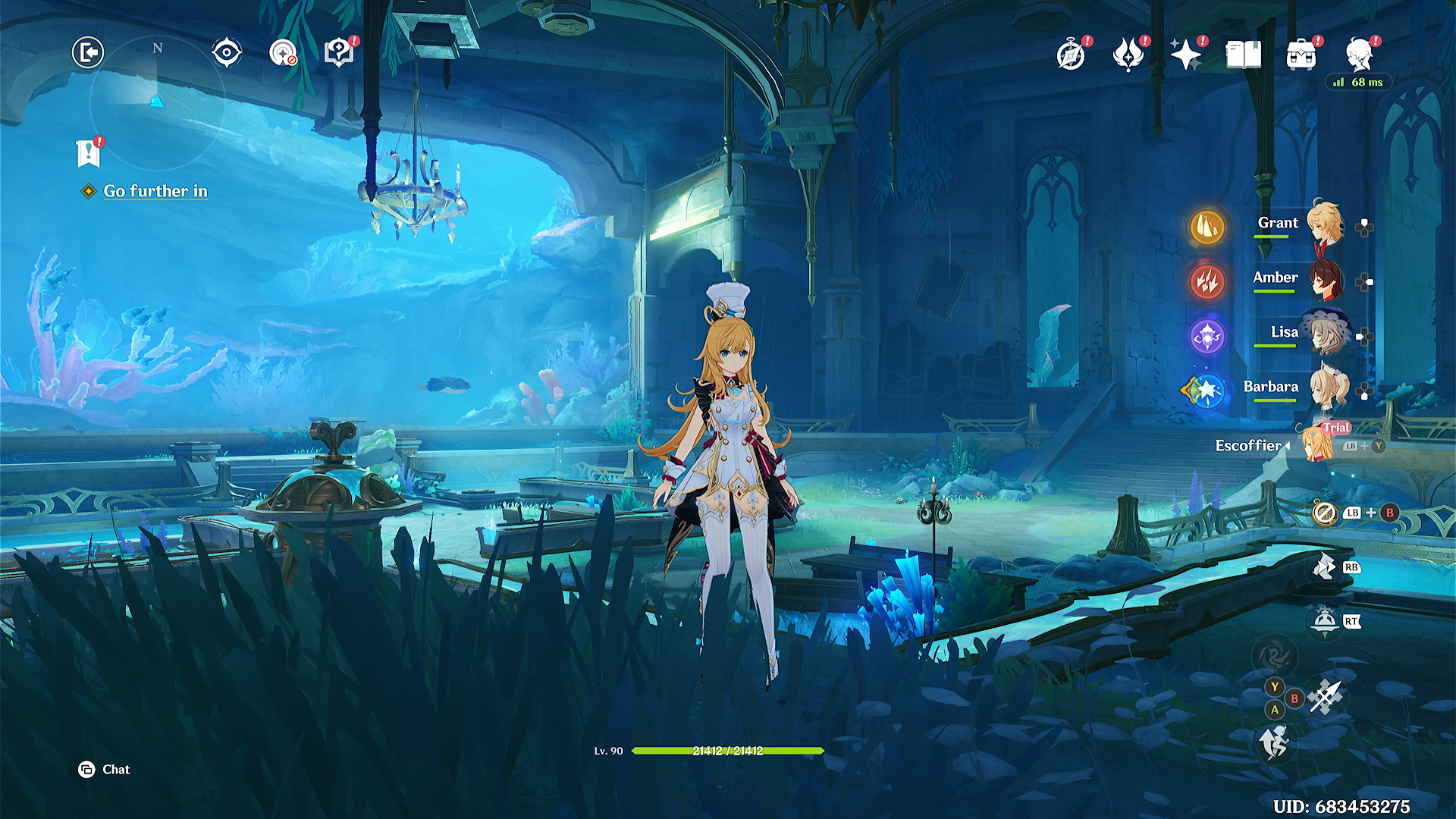Image resolution: width=1456 pixels, height=819 pixels.
Task: Open the tutorial question mark icon
Action: coord(339,53)
